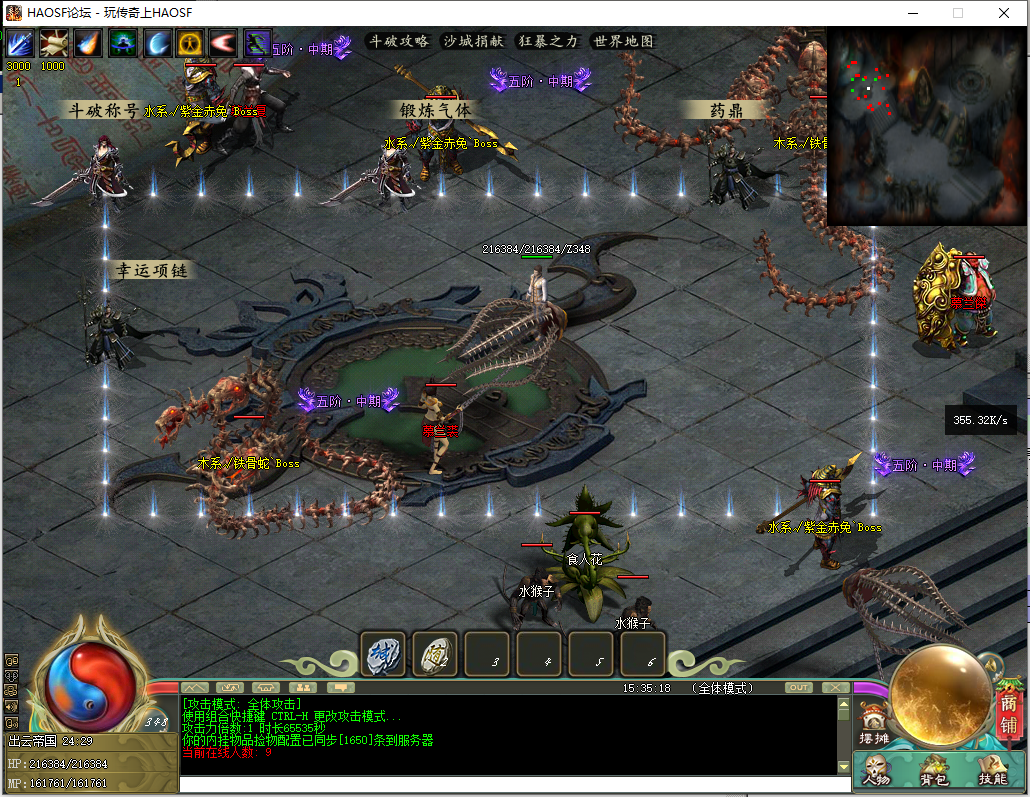The height and width of the screenshot is (797, 1030).
Task: Open the 斗破攻略 guide menu
Action: point(399,41)
